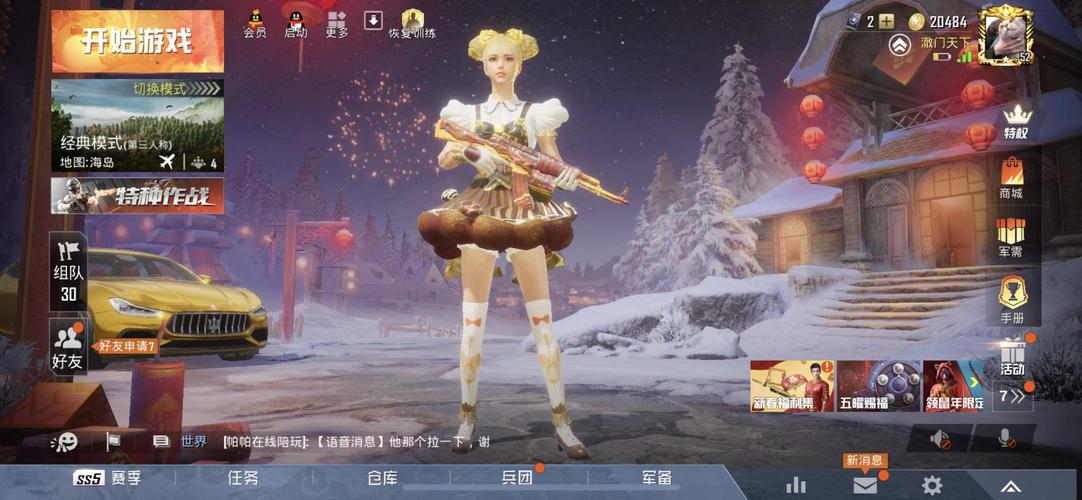Open the 军需 supply crates
The image size is (1082, 500).
click(1012, 236)
